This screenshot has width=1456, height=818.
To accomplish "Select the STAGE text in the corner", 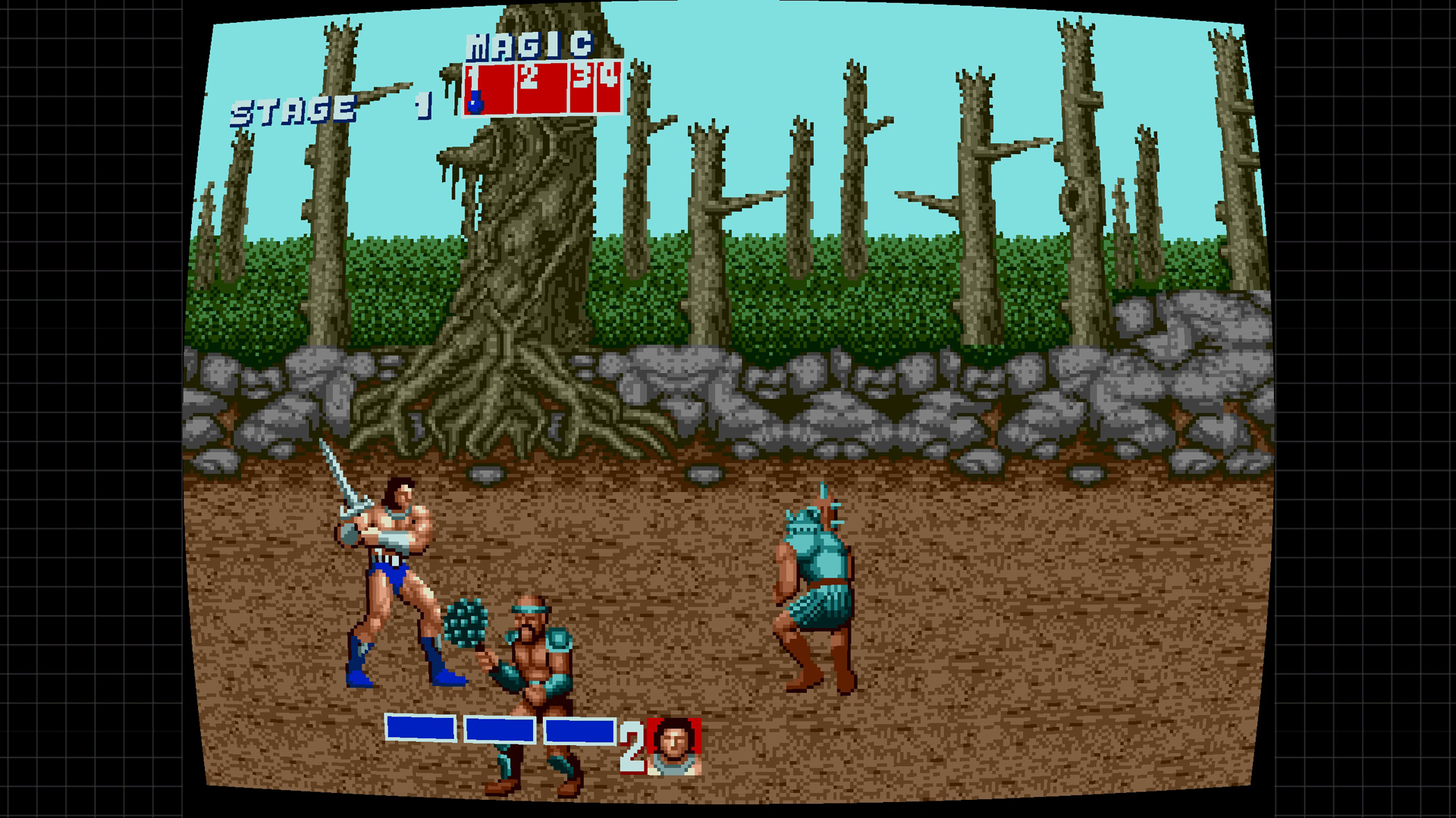I will [x=292, y=108].
